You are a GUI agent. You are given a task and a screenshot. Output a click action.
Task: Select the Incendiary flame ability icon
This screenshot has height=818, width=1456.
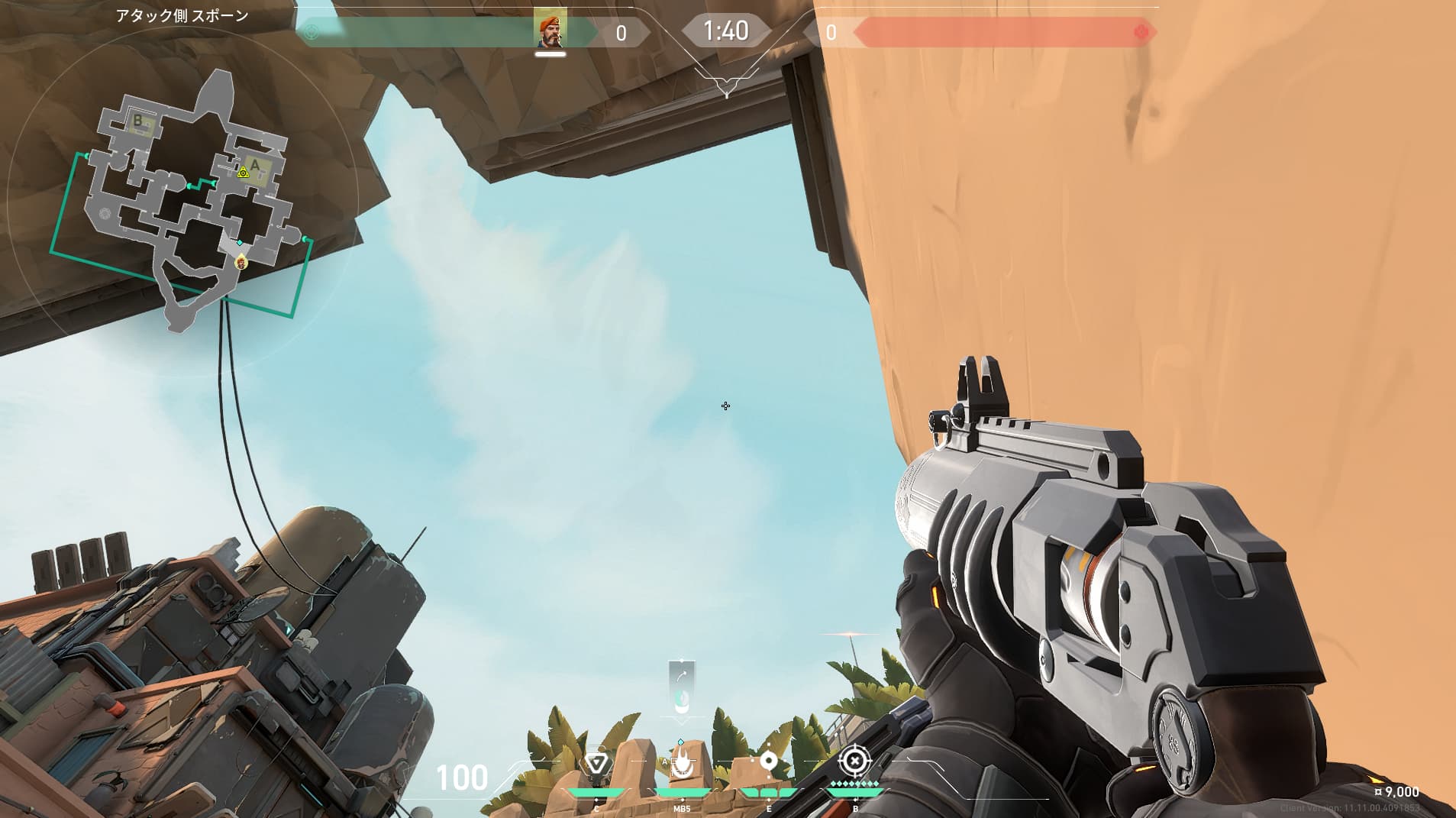(682, 763)
